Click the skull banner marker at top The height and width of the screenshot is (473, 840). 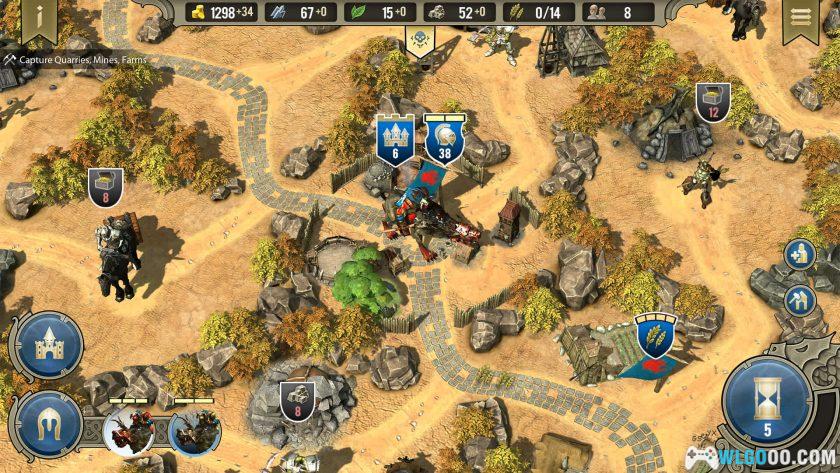(418, 40)
